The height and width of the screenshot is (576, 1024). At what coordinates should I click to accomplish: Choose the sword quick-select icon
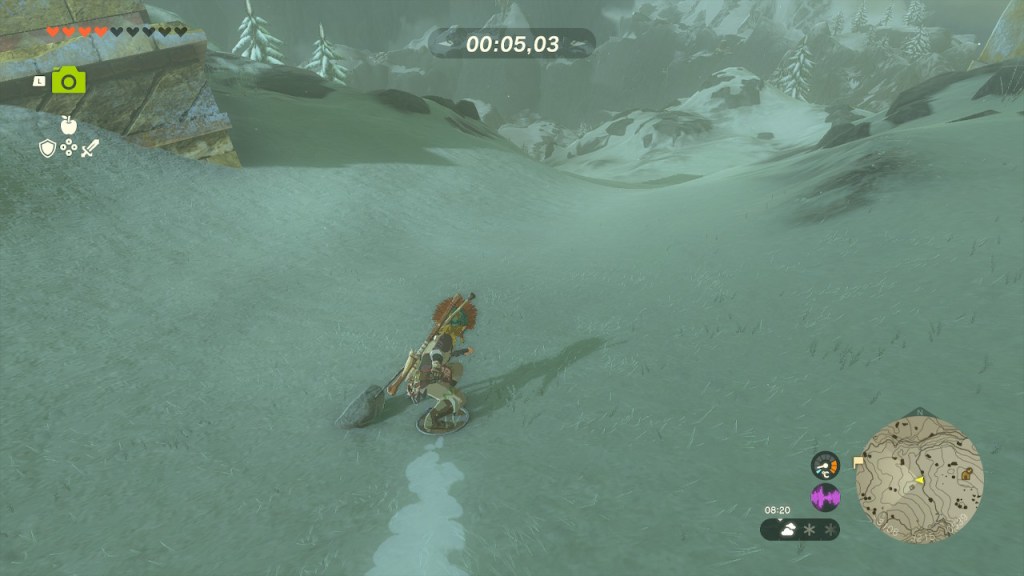(x=90, y=148)
